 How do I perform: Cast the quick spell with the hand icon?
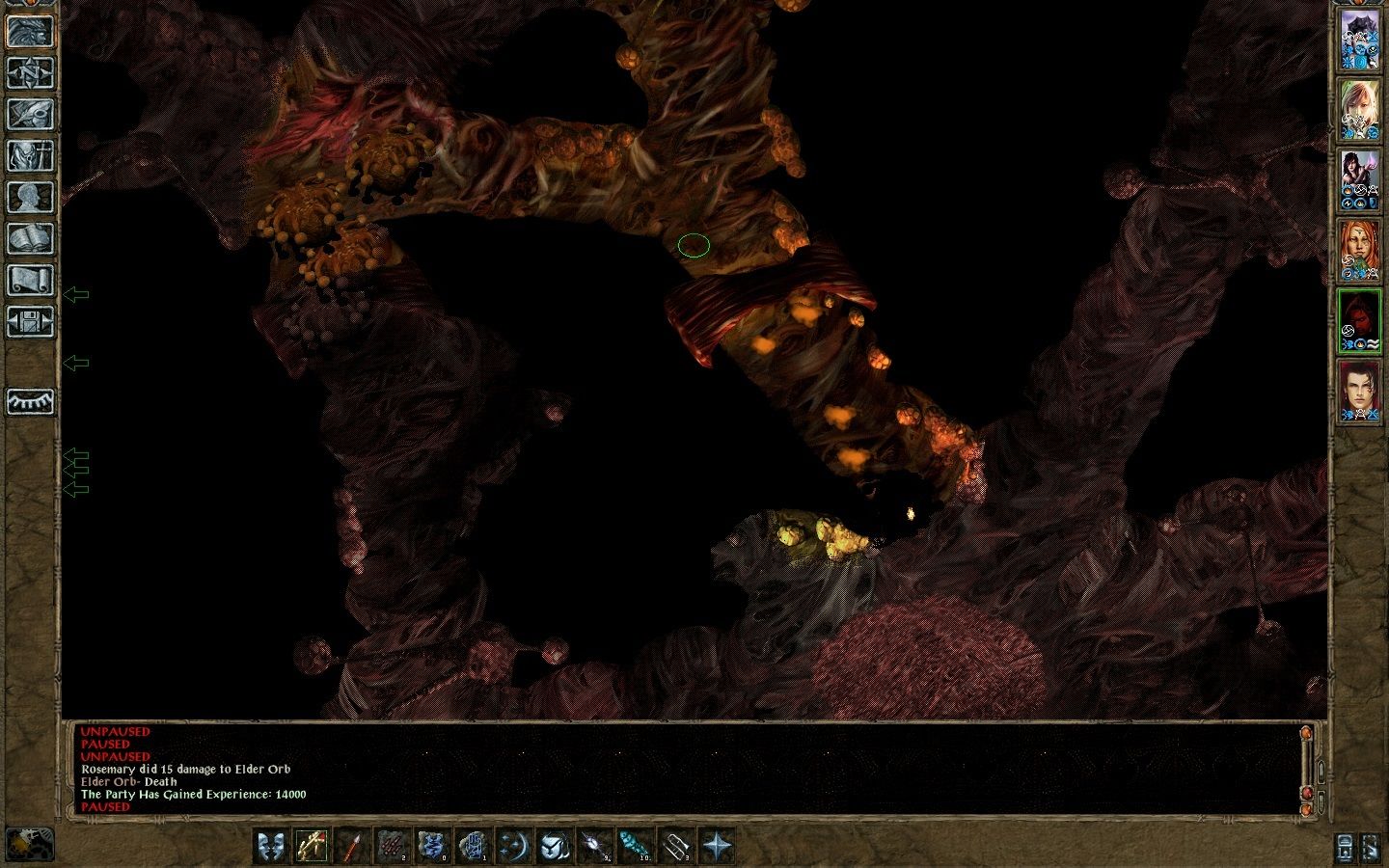click(x=472, y=847)
